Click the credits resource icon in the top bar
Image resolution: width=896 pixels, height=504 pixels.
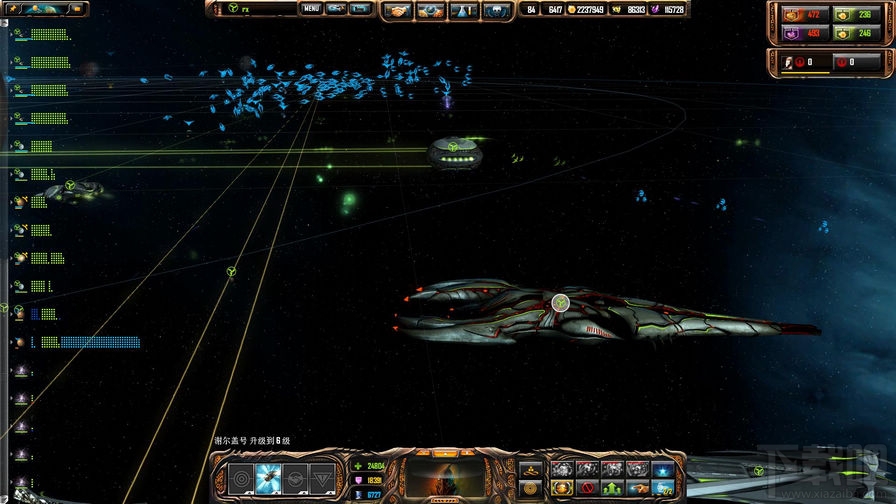[573, 10]
